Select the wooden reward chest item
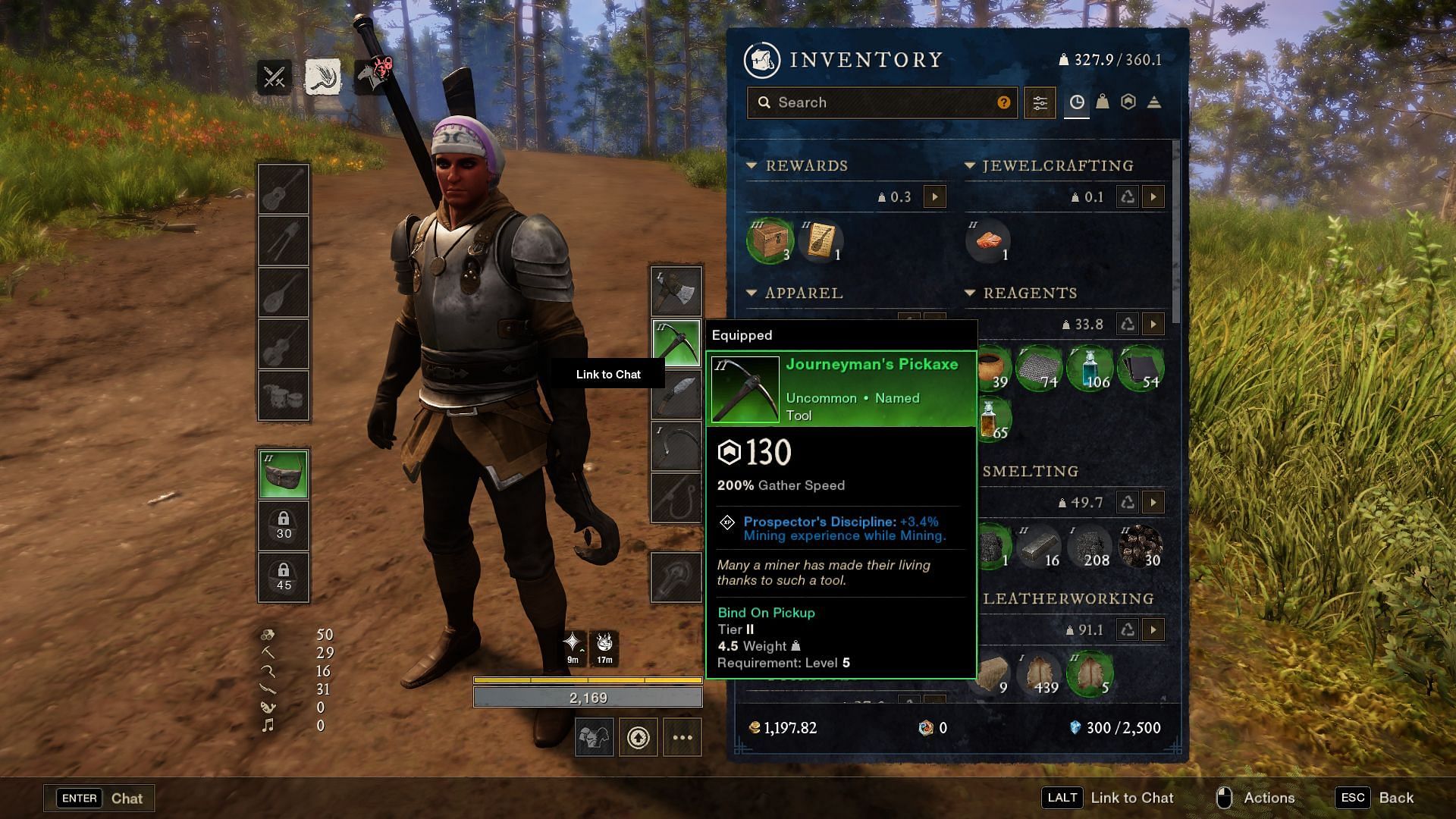The image size is (1456, 819). tap(770, 242)
